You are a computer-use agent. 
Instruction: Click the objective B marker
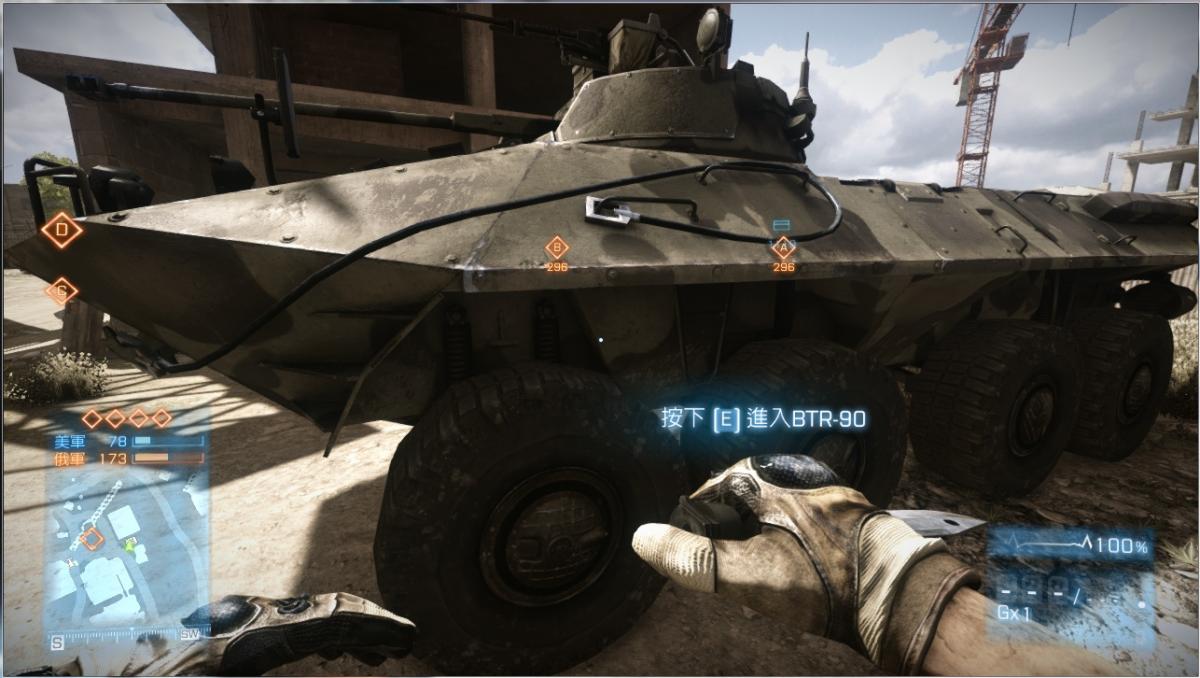[557, 248]
